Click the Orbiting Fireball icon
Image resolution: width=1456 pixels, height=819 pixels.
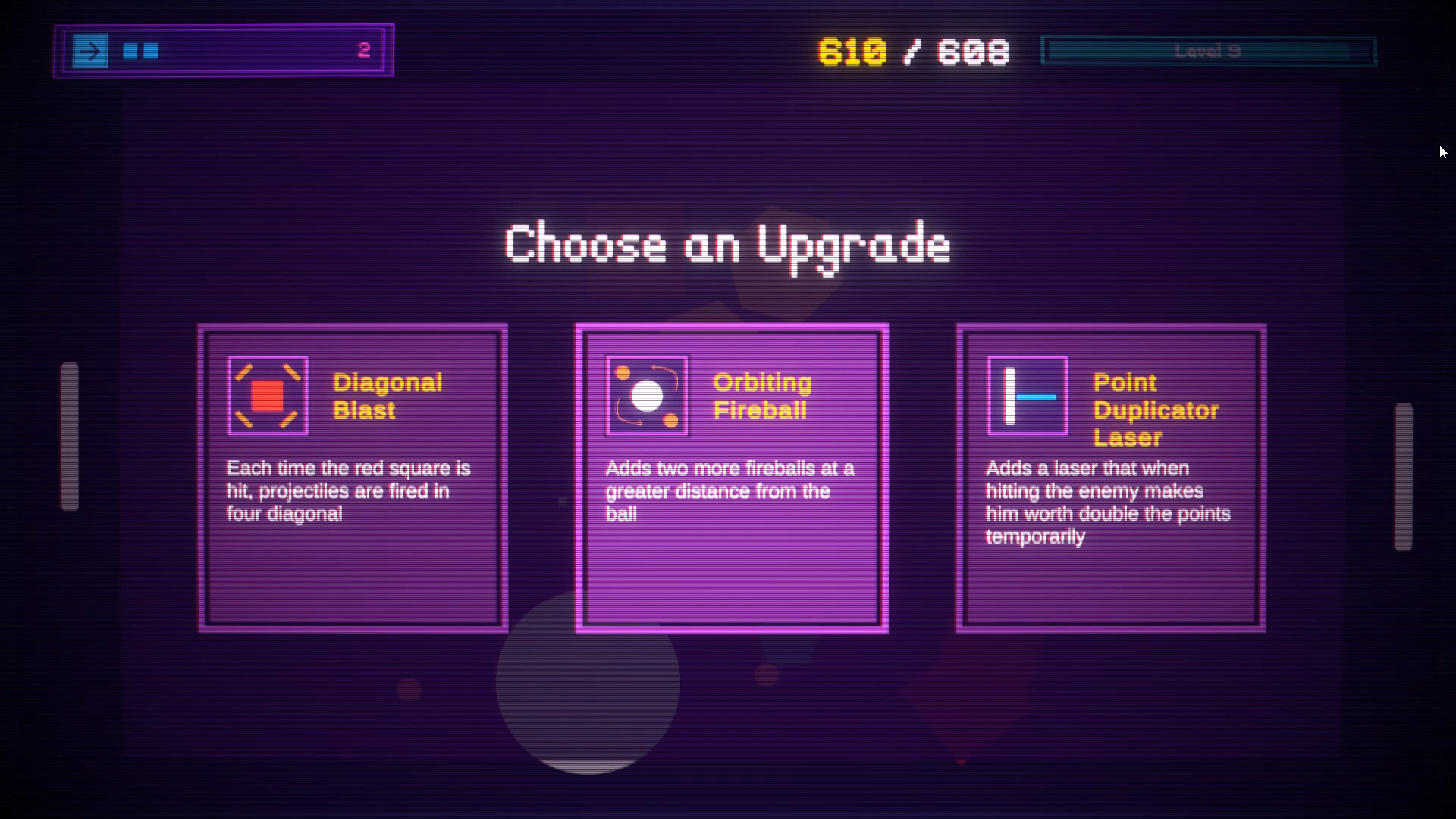646,395
